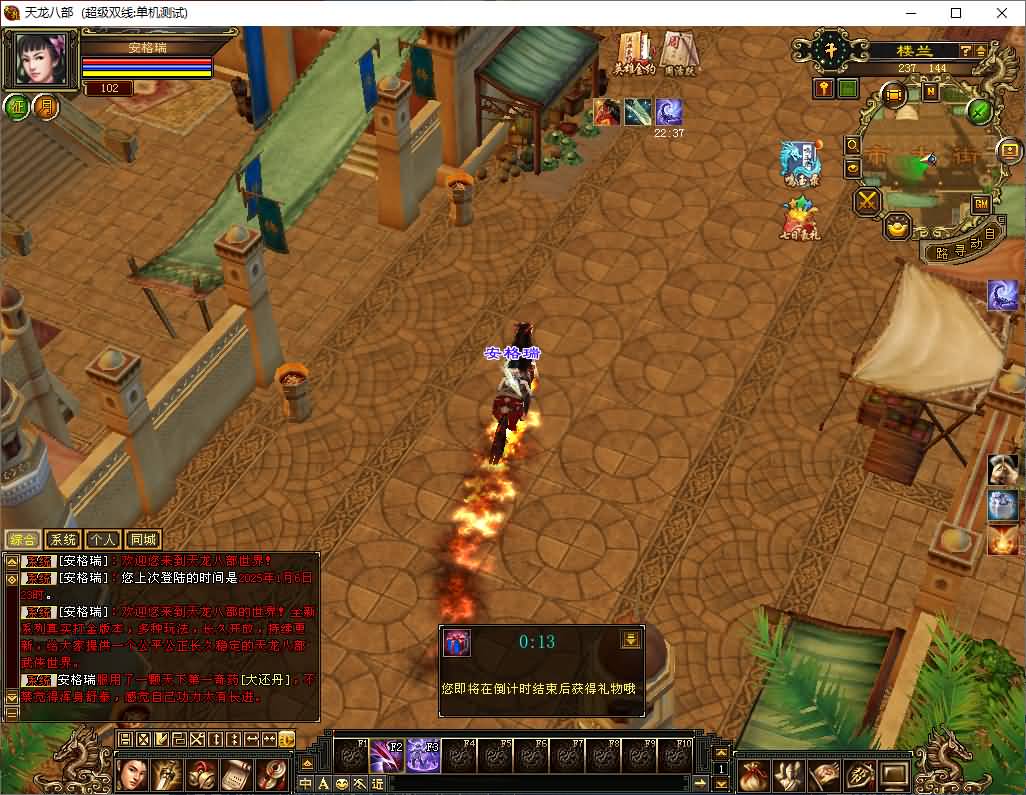Viewport: 1026px width, 795px height.
Task: Switch to the 系统 chat tab
Action: [x=63, y=540]
